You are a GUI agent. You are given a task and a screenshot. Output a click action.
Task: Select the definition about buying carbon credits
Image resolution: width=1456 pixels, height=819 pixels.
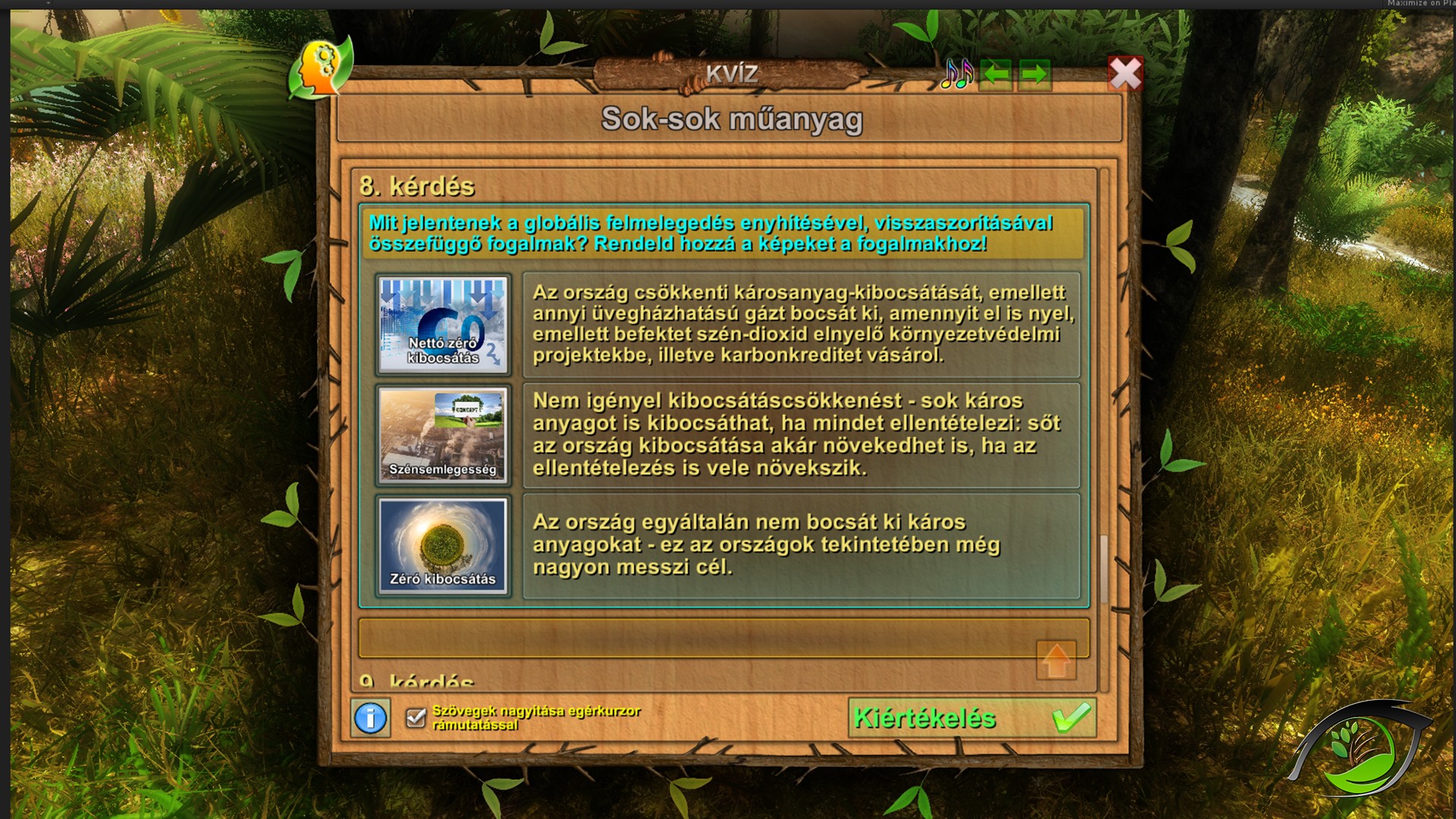point(801,325)
